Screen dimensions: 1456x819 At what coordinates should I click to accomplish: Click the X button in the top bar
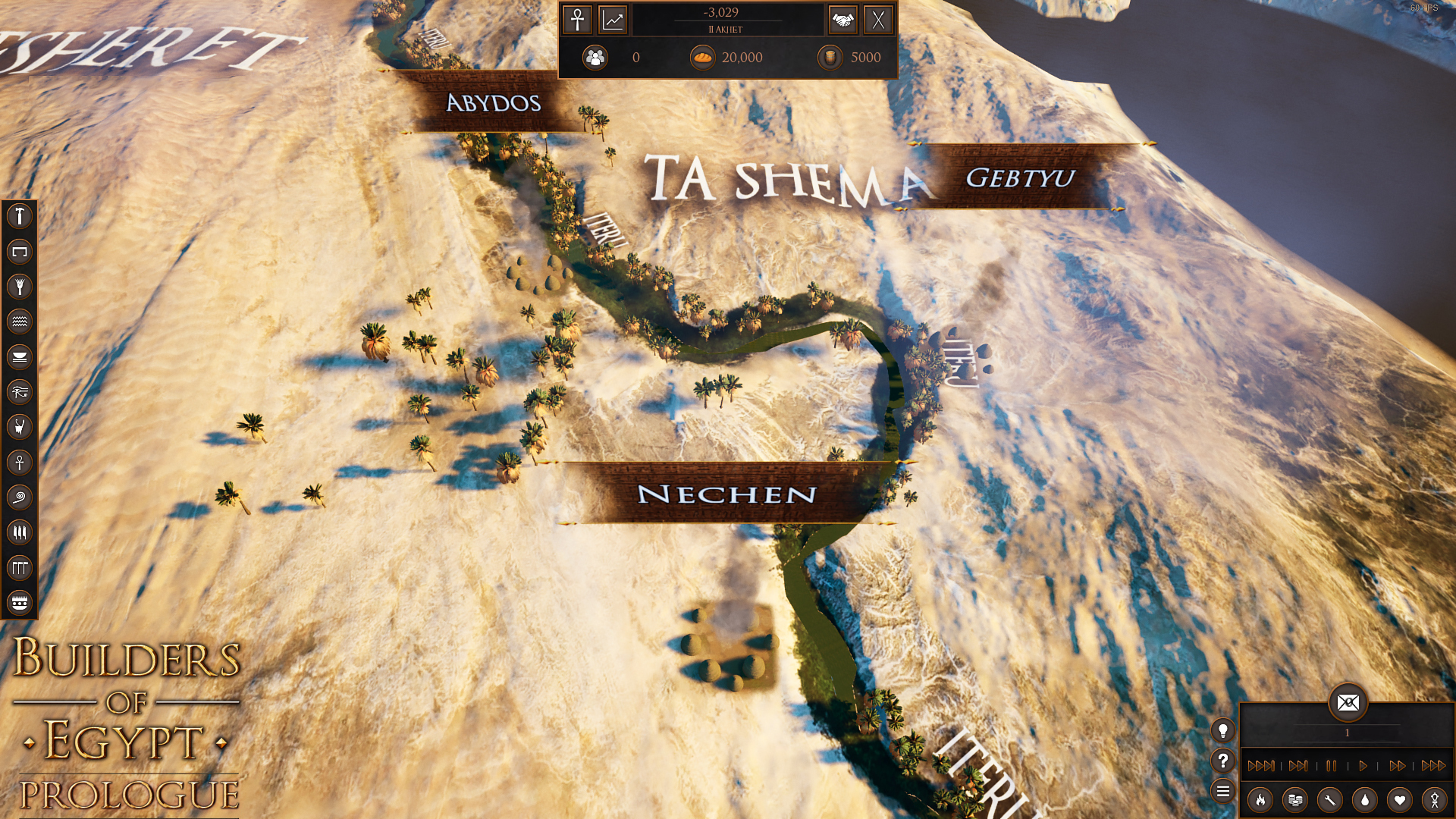click(879, 20)
